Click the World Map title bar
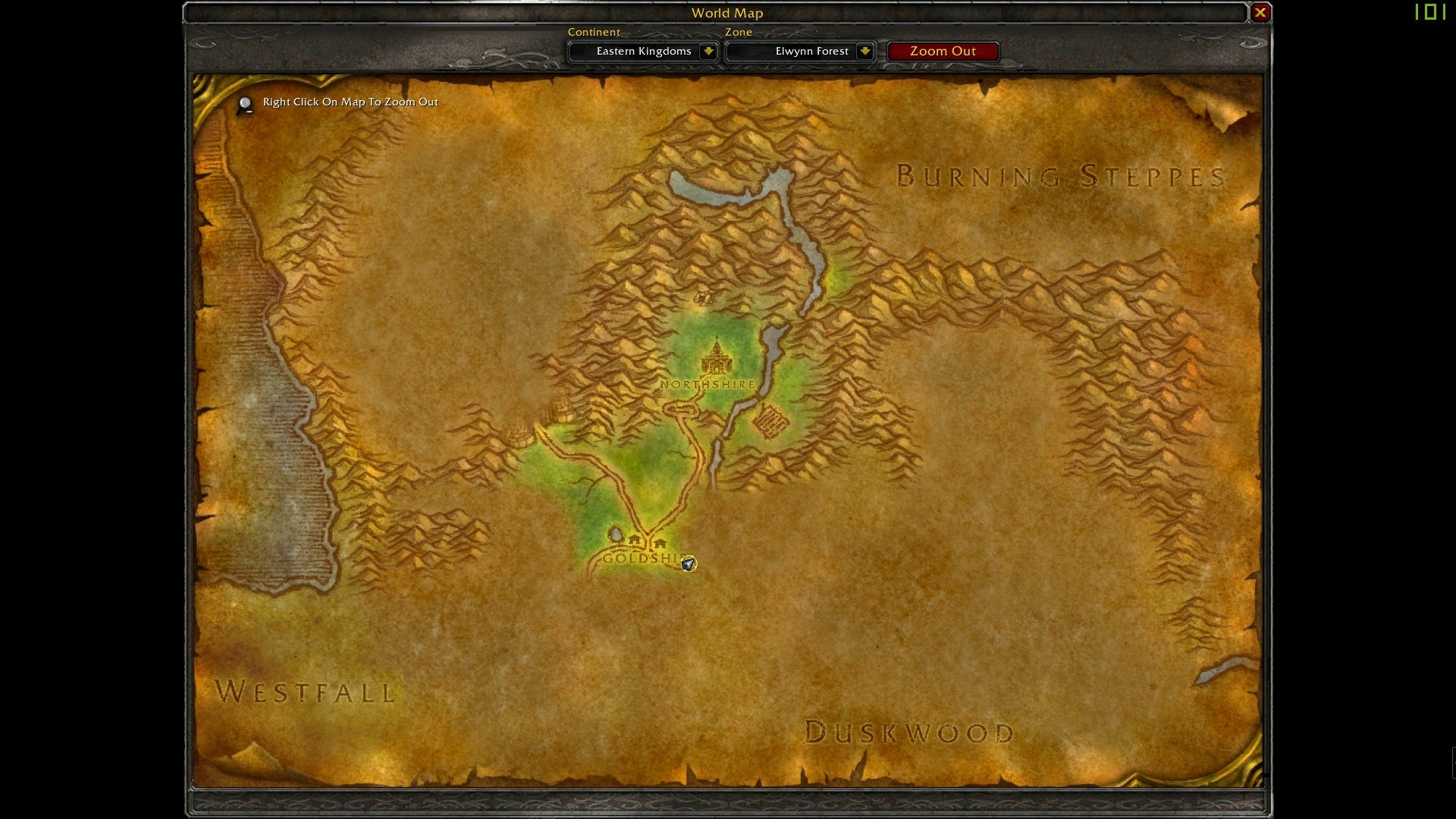The height and width of the screenshot is (819, 1456). pos(726,13)
